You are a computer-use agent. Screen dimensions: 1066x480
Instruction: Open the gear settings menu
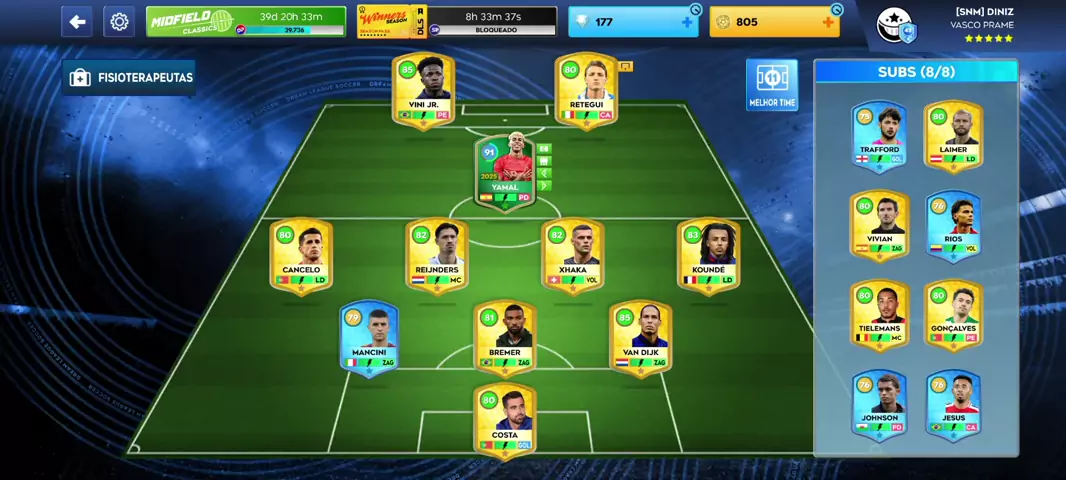pos(119,22)
